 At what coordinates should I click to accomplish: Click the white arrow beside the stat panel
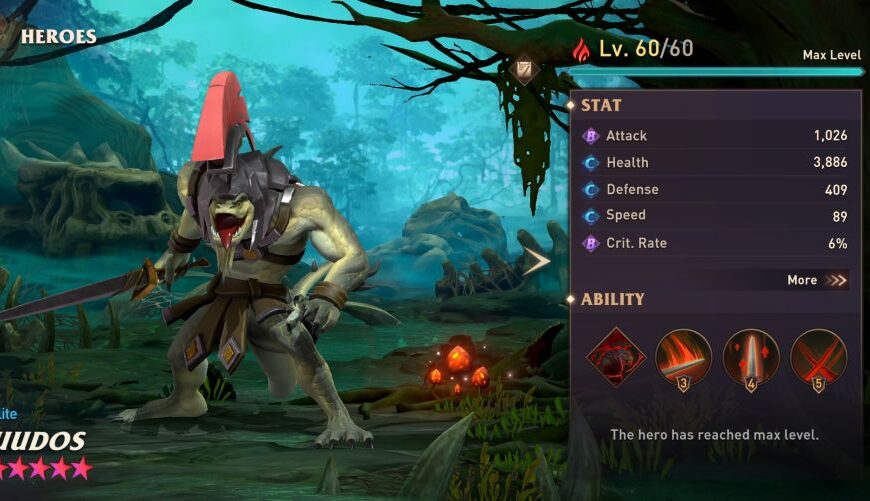537,262
